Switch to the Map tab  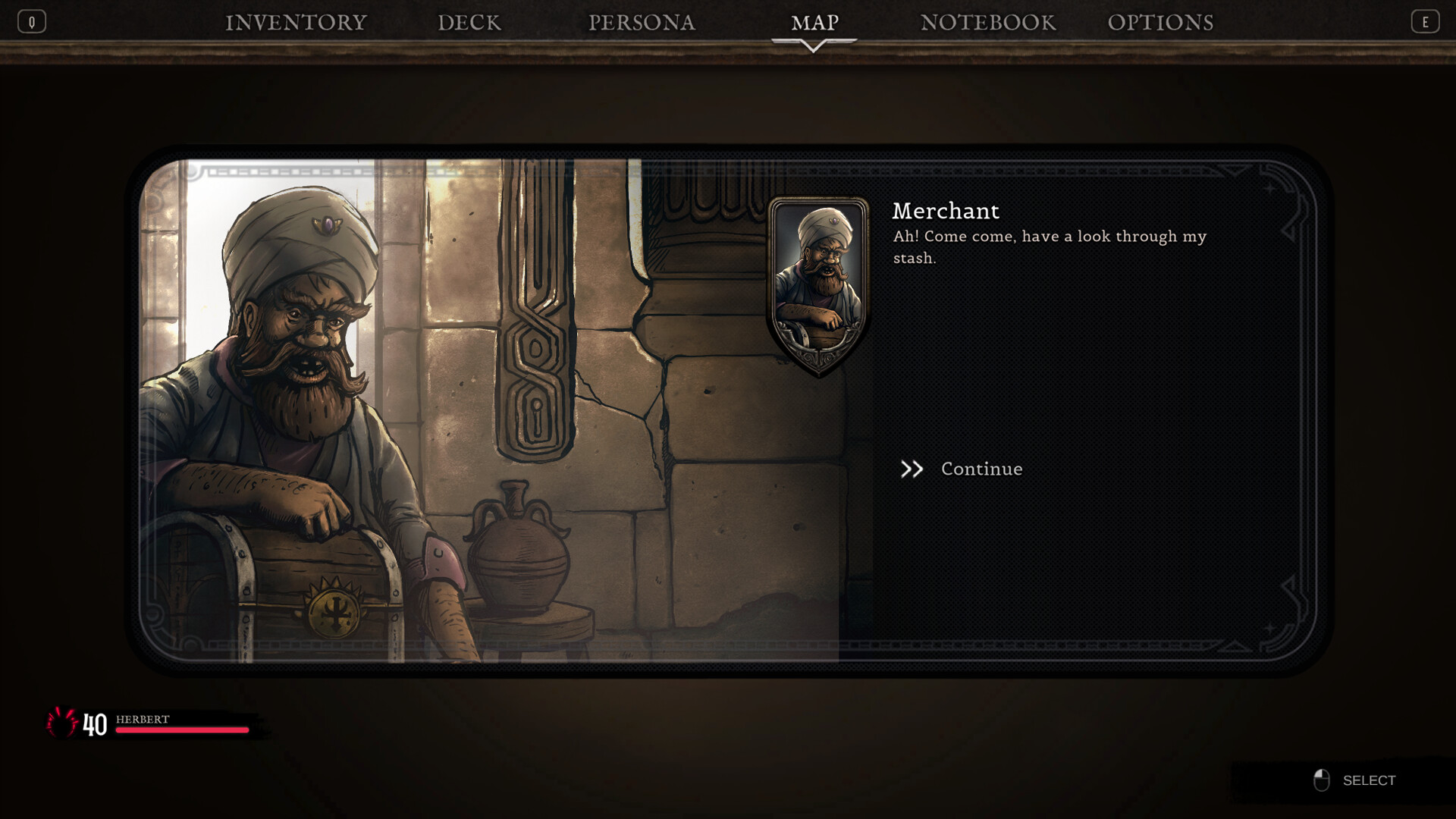pos(814,23)
